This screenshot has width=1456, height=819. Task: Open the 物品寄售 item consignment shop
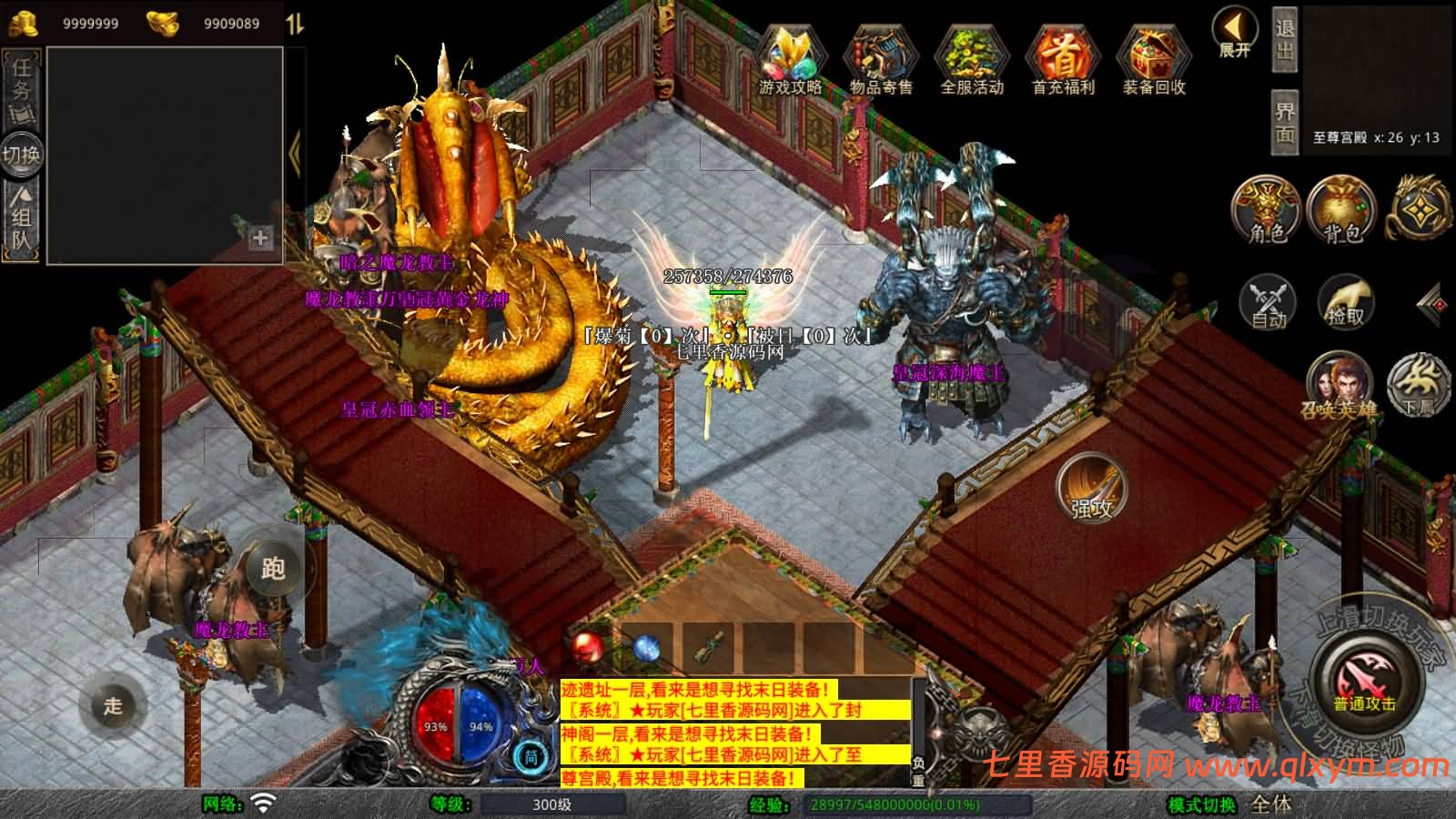(879, 59)
